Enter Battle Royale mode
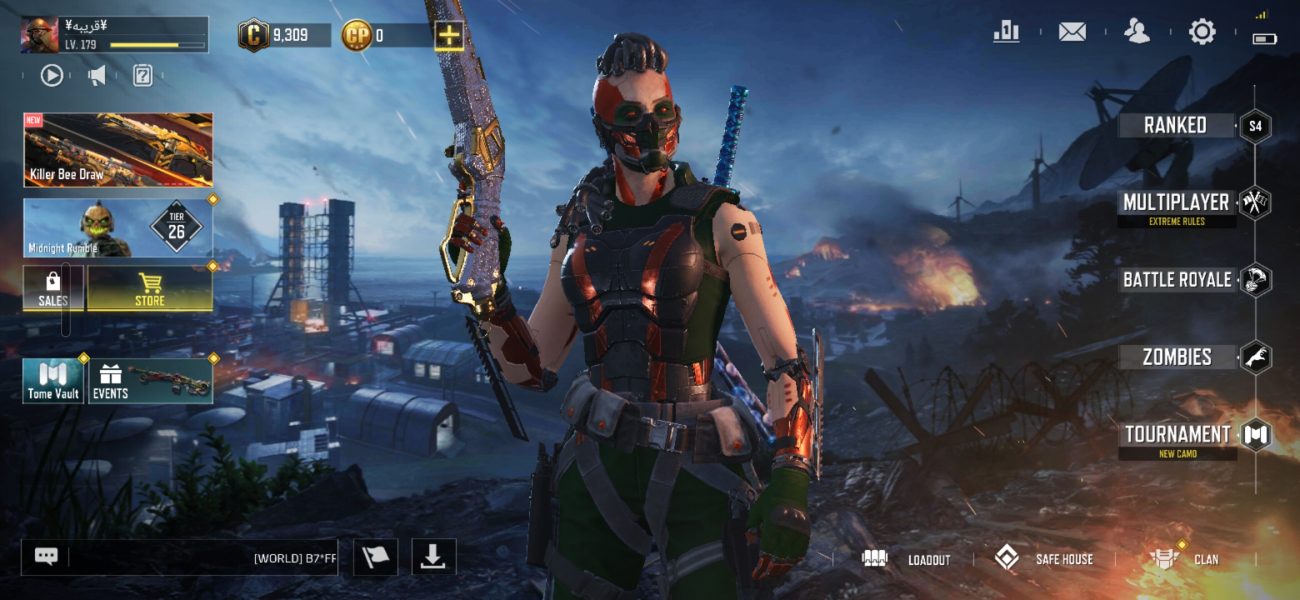This screenshot has width=1300, height=600. point(1177,280)
